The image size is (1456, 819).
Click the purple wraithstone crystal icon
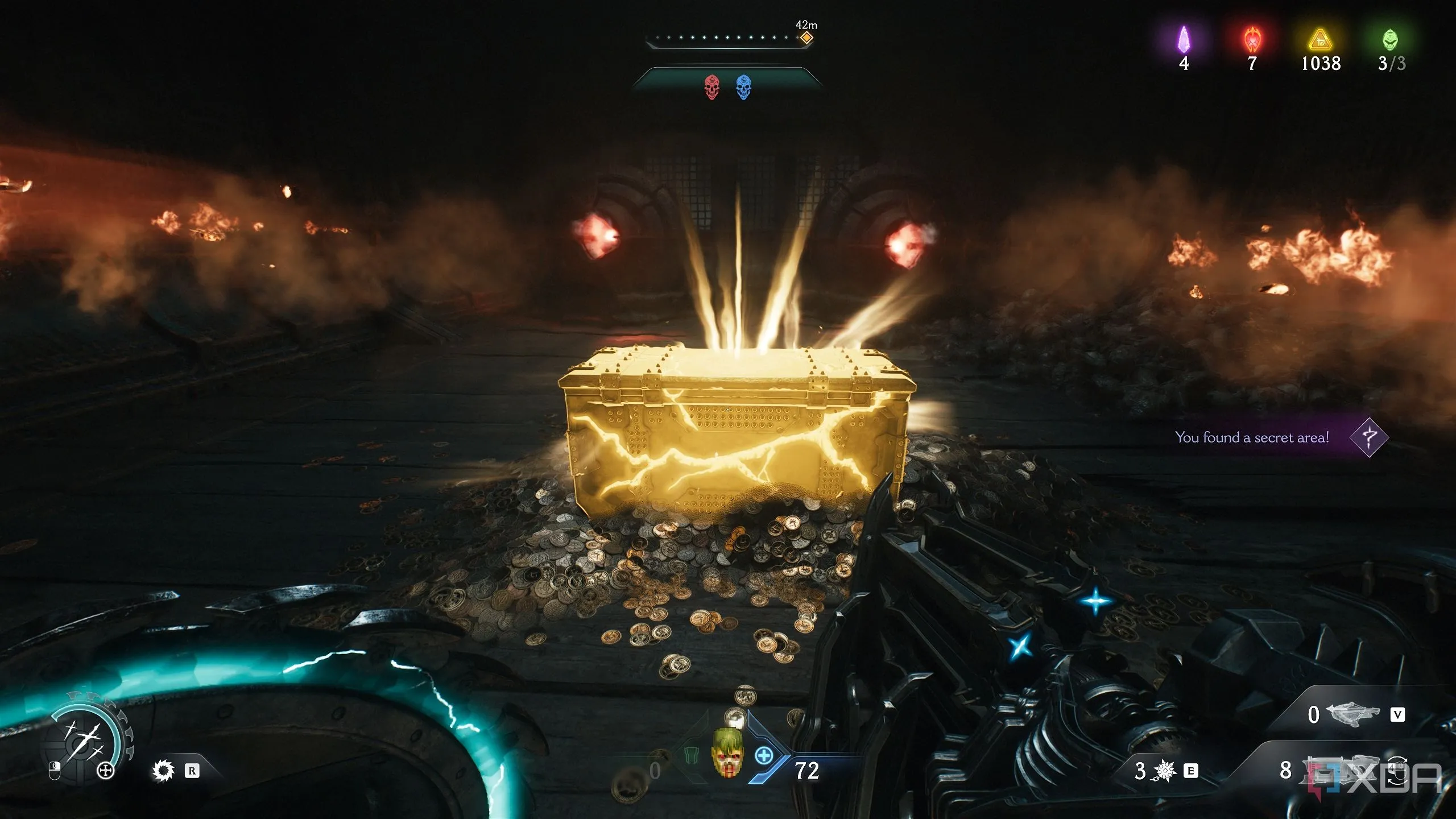coord(1184,40)
